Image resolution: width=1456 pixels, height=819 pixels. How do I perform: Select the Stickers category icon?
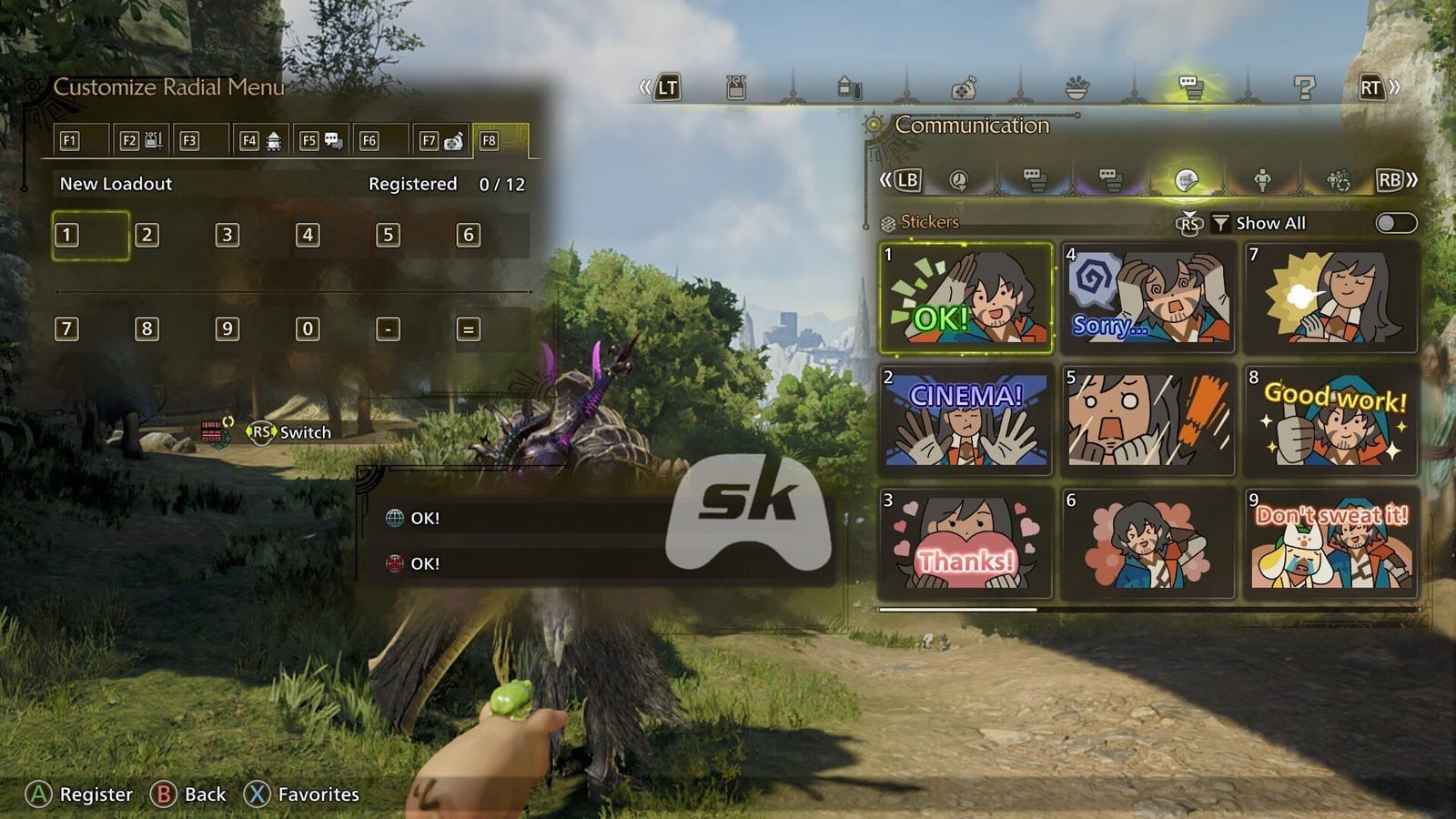[x=1186, y=178]
